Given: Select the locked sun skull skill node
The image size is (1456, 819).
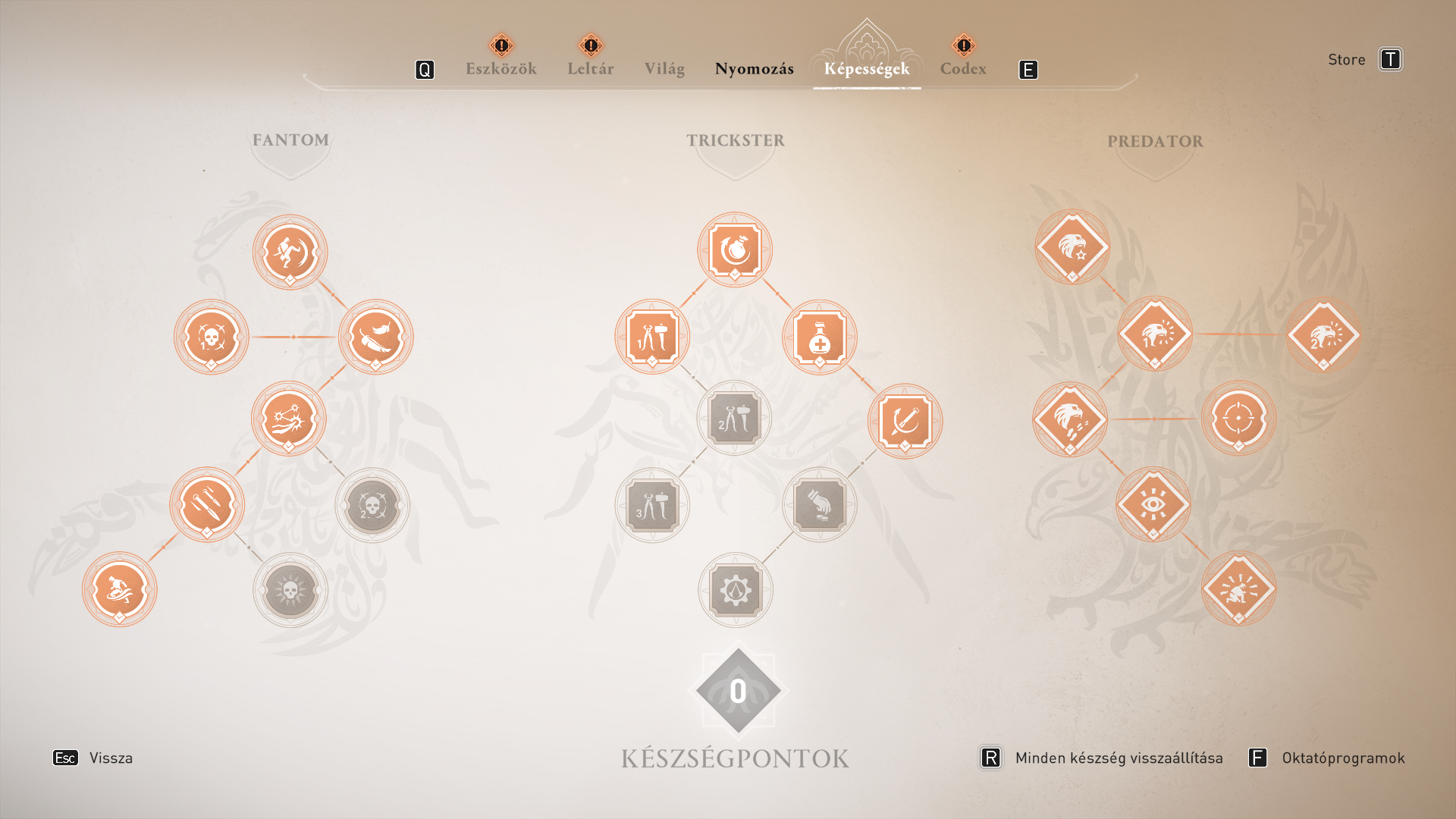Looking at the screenshot, I should click(x=290, y=589).
